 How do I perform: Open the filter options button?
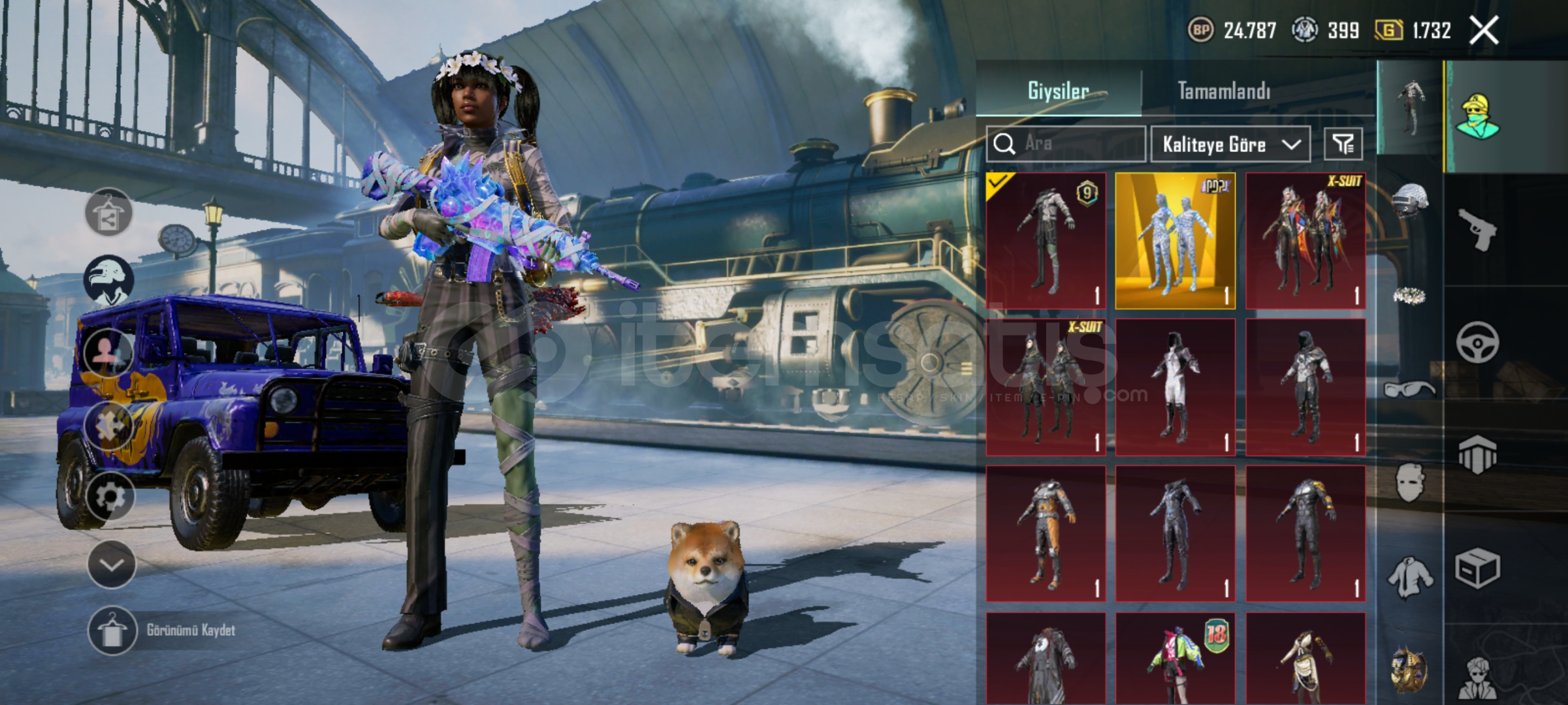click(1343, 144)
